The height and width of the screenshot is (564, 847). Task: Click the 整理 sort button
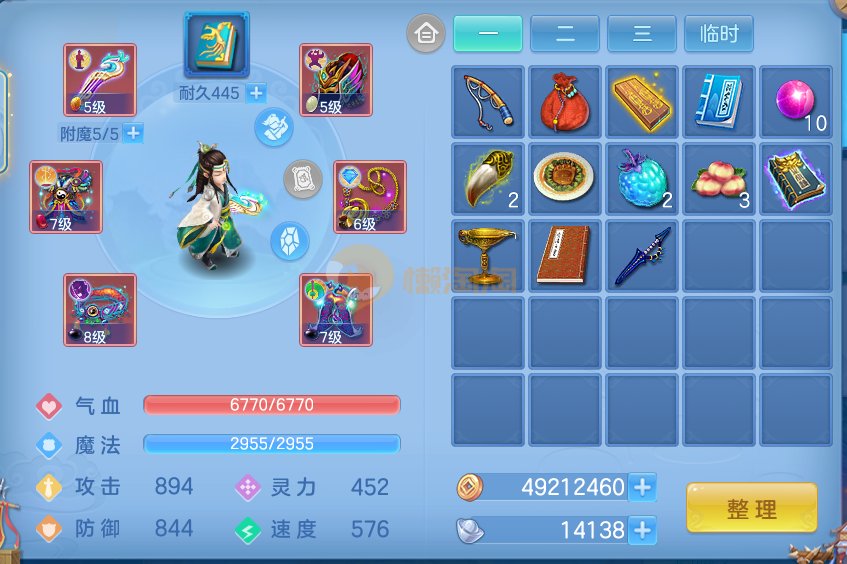click(x=751, y=508)
